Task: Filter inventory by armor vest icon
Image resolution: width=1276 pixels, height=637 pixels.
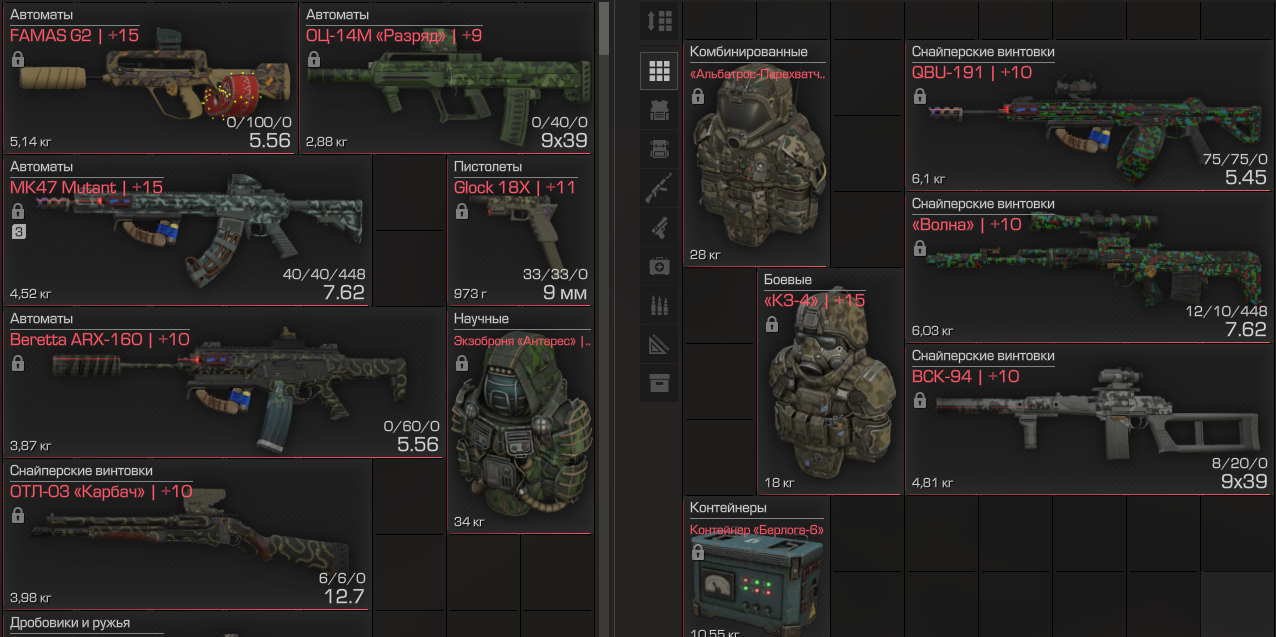Action: coord(659,110)
